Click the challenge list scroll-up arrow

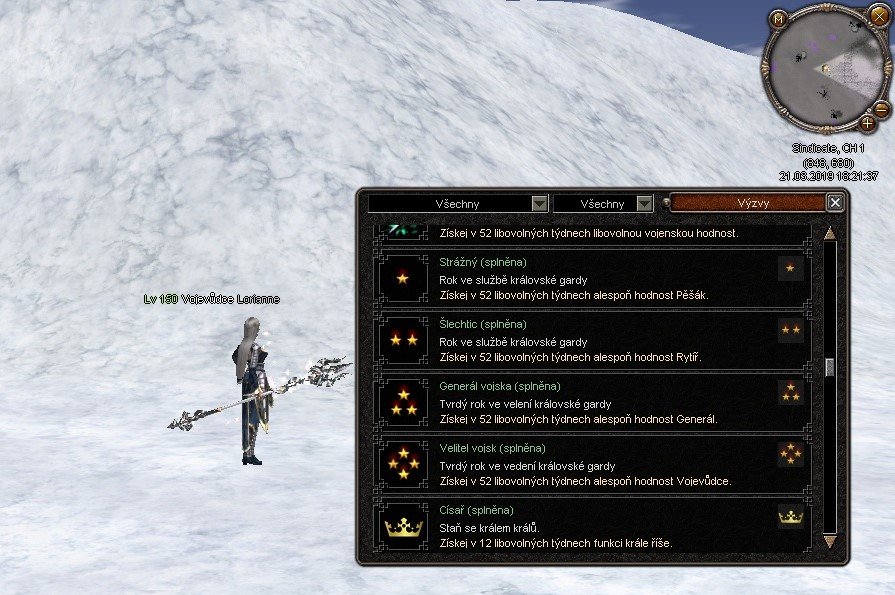tap(829, 234)
